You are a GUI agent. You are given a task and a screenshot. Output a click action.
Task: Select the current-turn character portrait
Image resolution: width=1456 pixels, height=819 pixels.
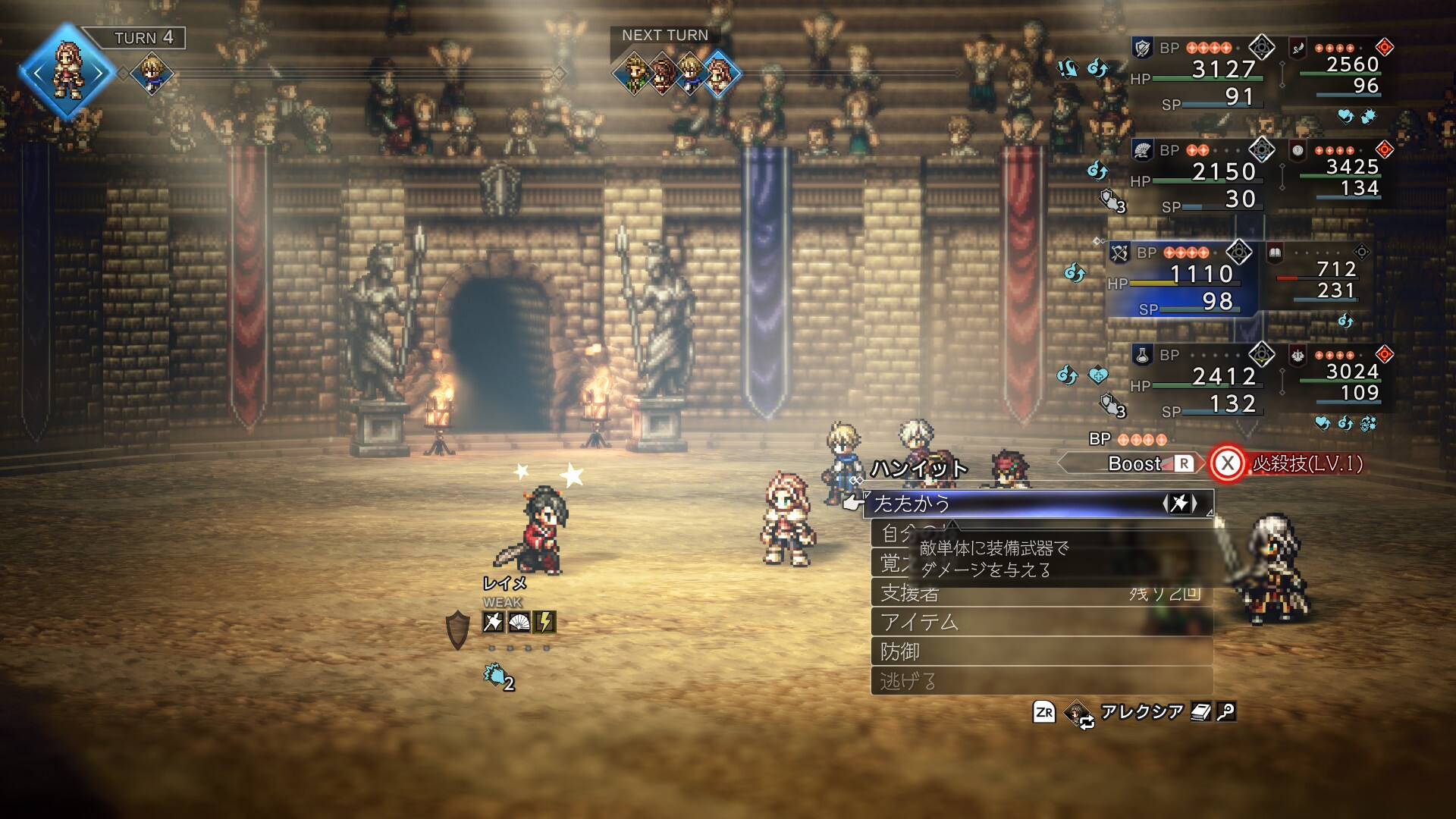pos(67,73)
